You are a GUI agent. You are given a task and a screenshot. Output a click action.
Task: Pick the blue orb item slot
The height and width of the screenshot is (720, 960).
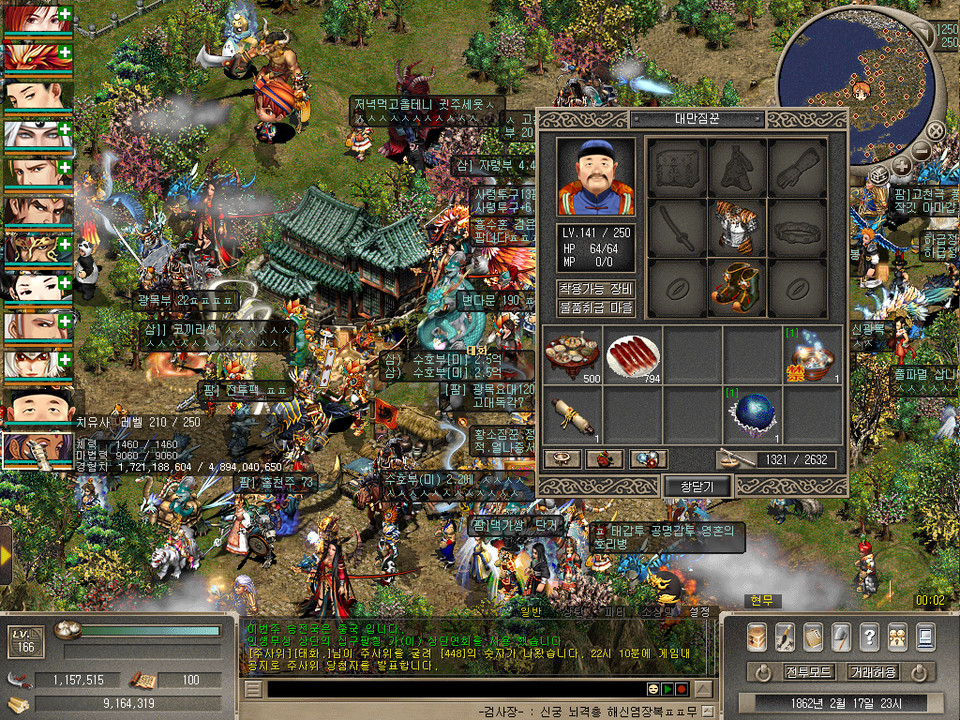tap(752, 414)
